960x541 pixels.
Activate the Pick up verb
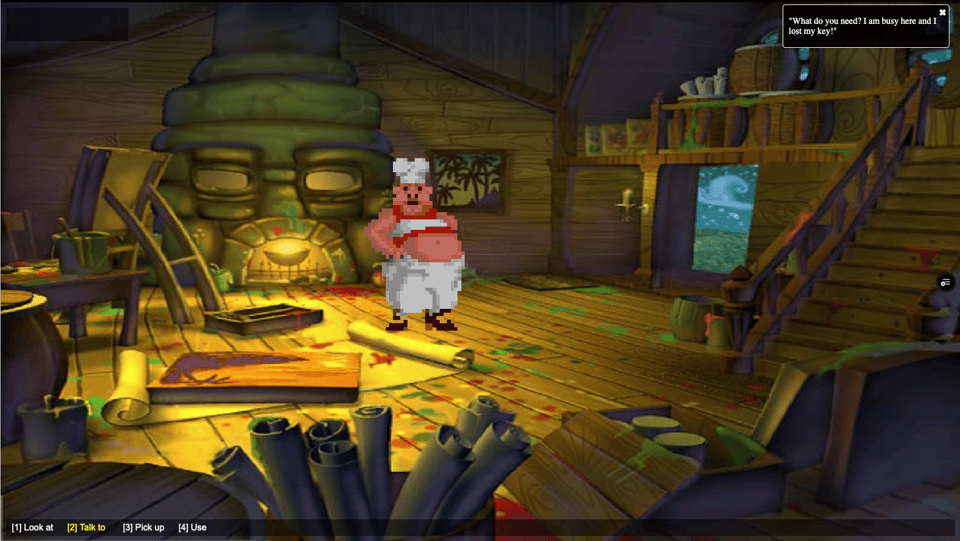coord(143,527)
